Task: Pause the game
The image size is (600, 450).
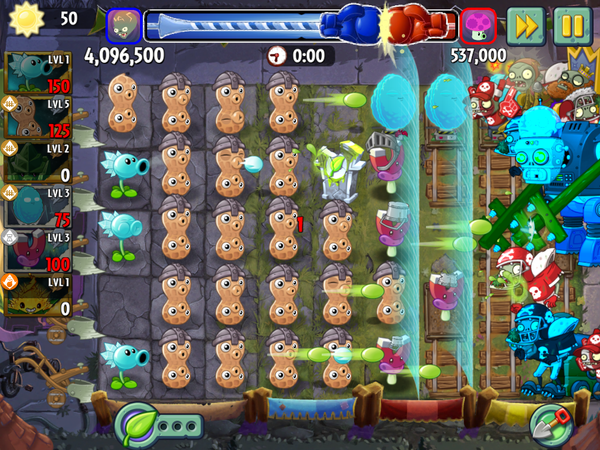Action: click(570, 23)
